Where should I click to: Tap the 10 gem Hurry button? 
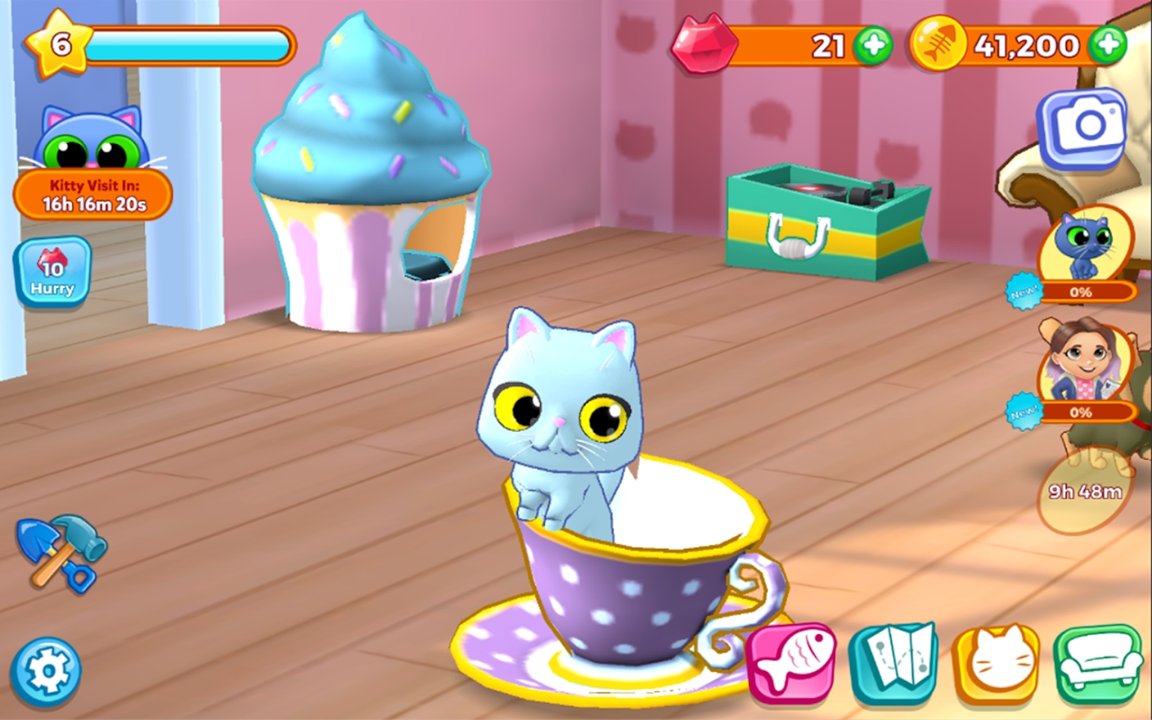tap(52, 272)
